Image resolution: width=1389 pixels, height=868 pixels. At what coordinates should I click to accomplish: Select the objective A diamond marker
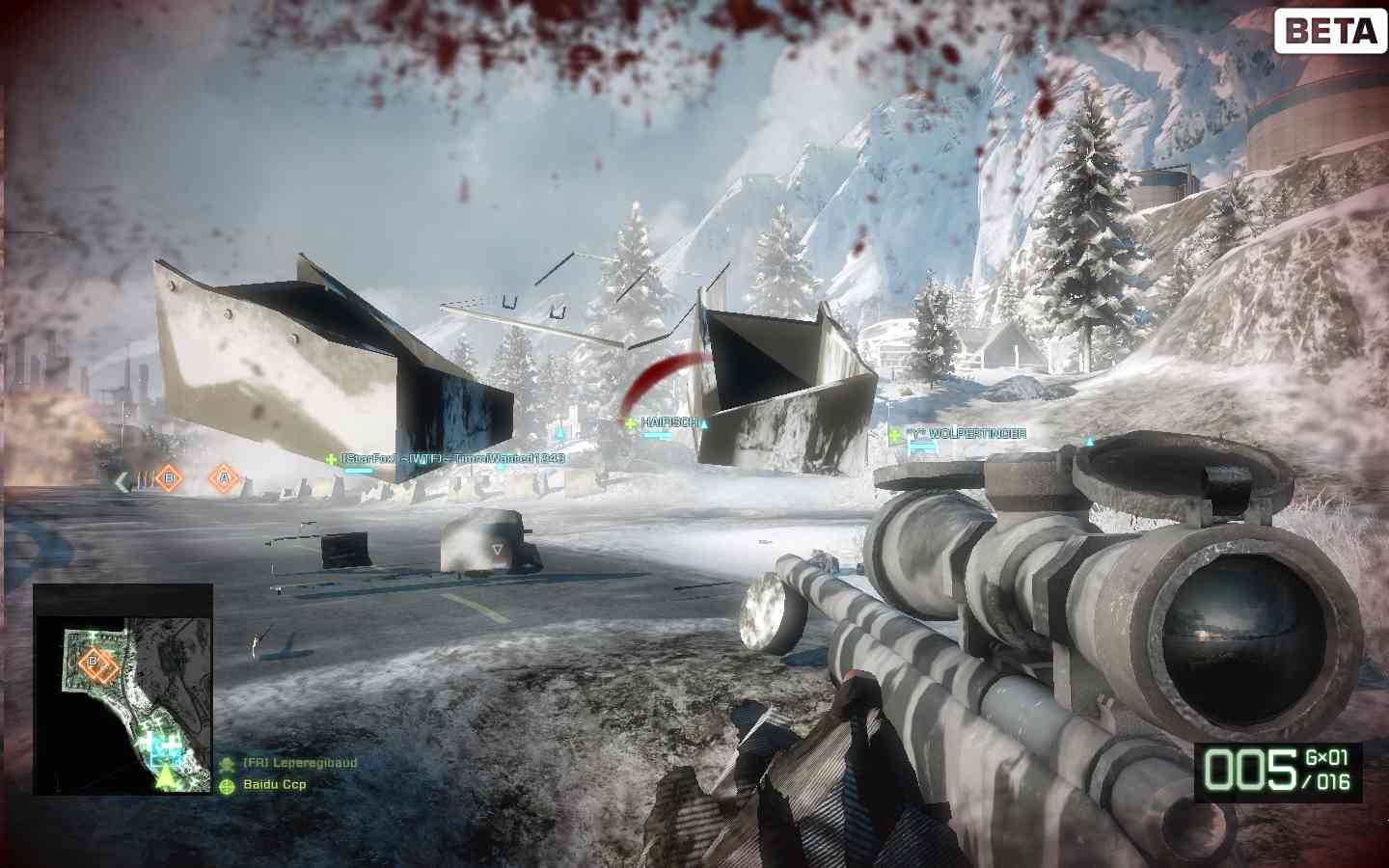(224, 476)
